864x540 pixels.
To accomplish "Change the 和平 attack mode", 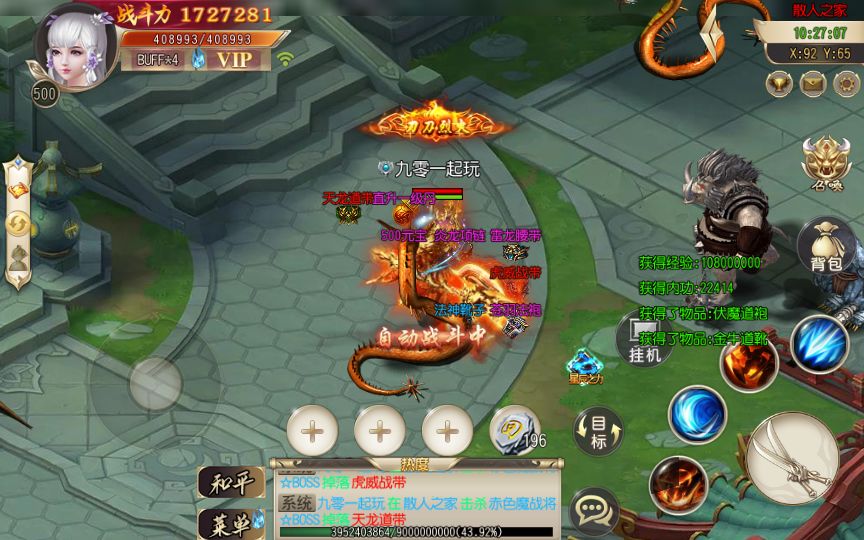I will coord(231,482).
